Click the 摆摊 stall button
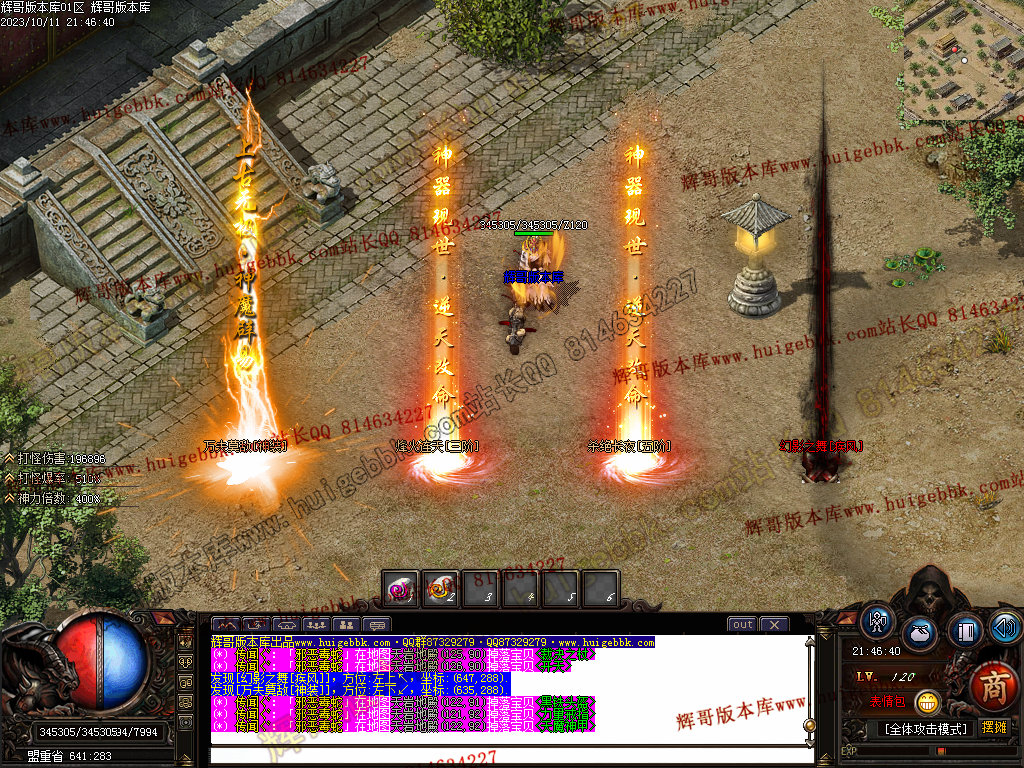1024x768 pixels. 995,727
